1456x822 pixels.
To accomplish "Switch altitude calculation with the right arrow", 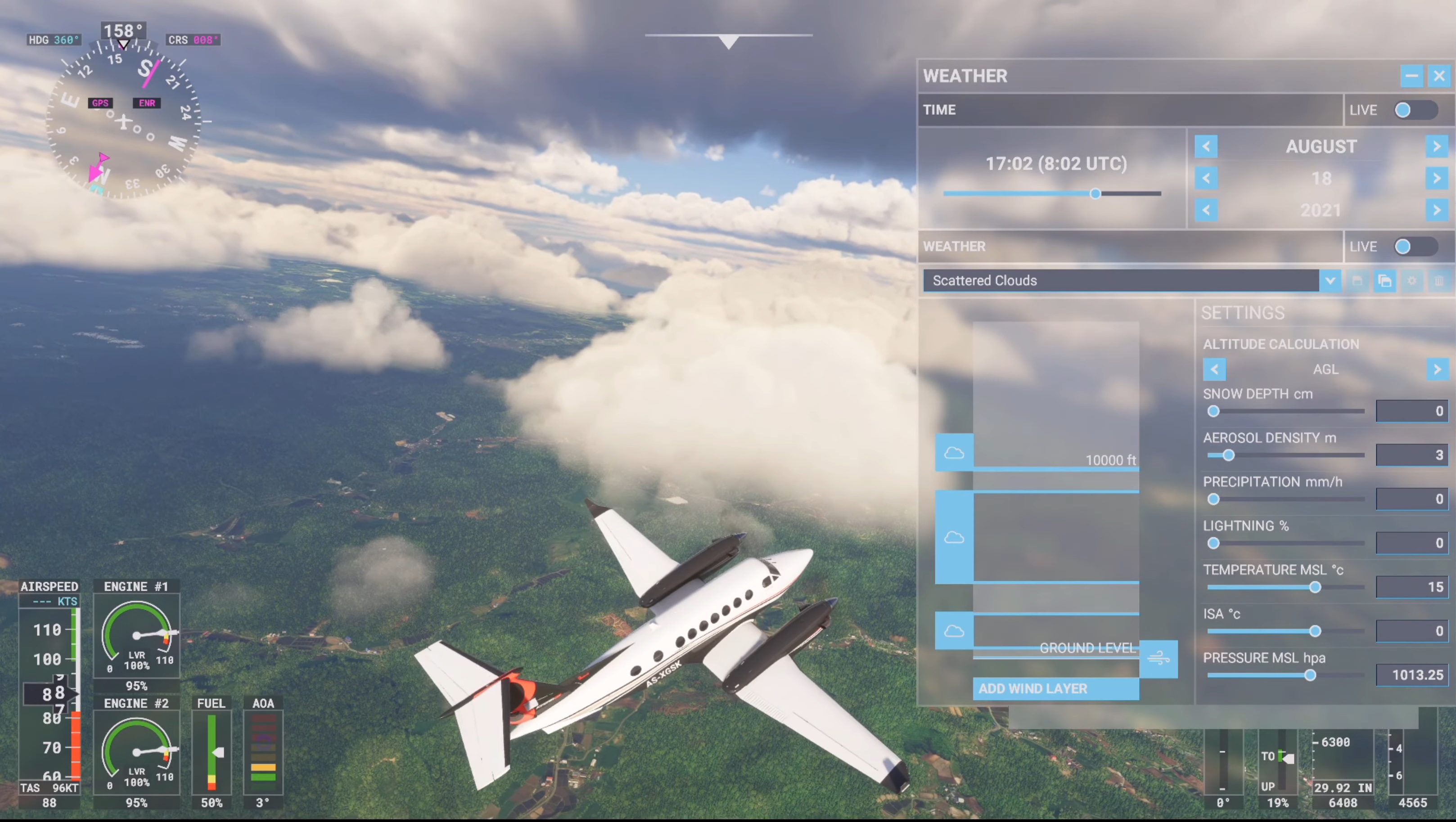I will point(1436,369).
